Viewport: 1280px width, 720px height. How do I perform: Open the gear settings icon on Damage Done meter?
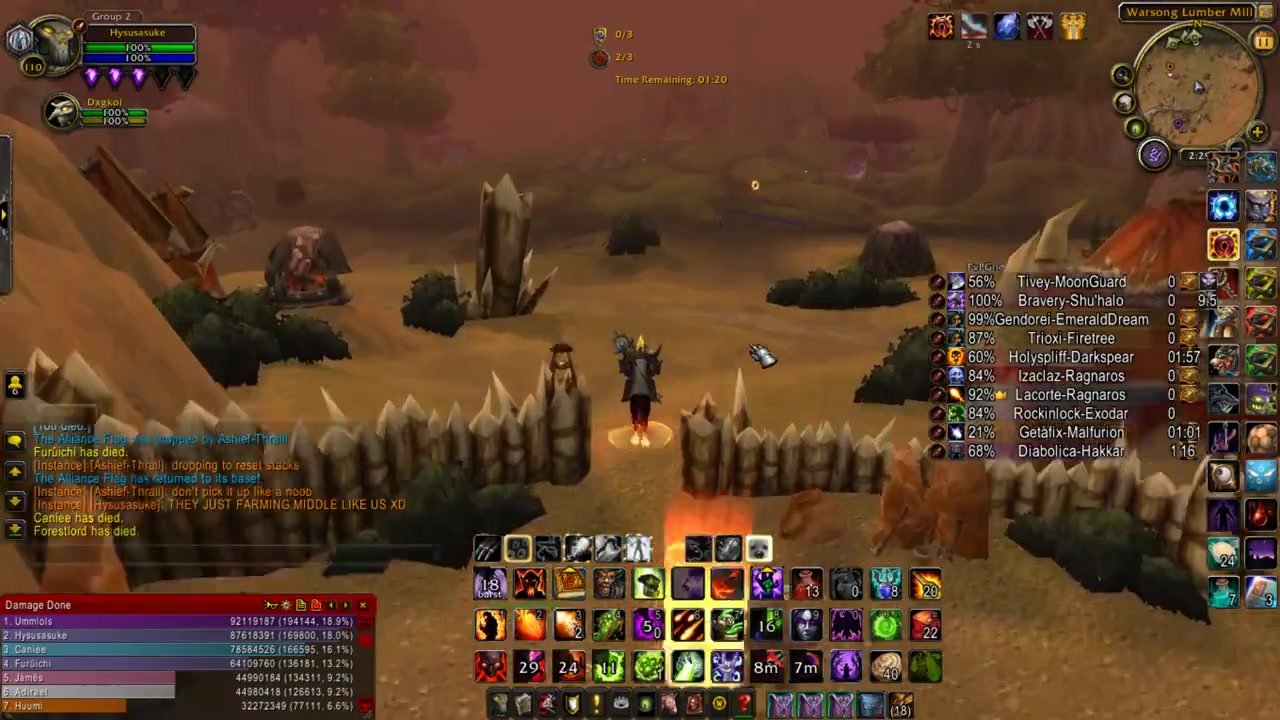(287, 605)
